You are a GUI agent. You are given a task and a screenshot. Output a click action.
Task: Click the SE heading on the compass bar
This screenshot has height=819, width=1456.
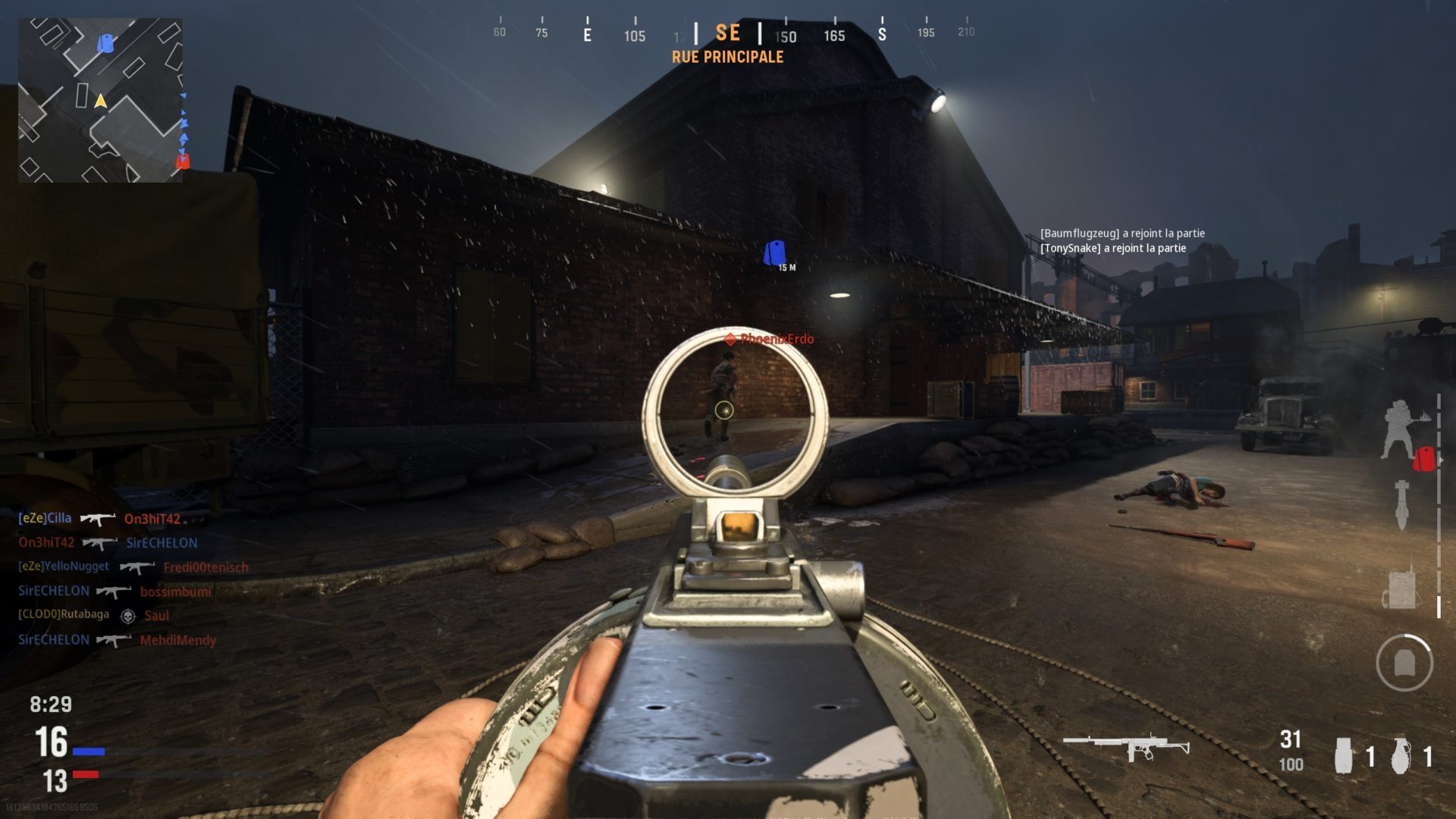[727, 33]
